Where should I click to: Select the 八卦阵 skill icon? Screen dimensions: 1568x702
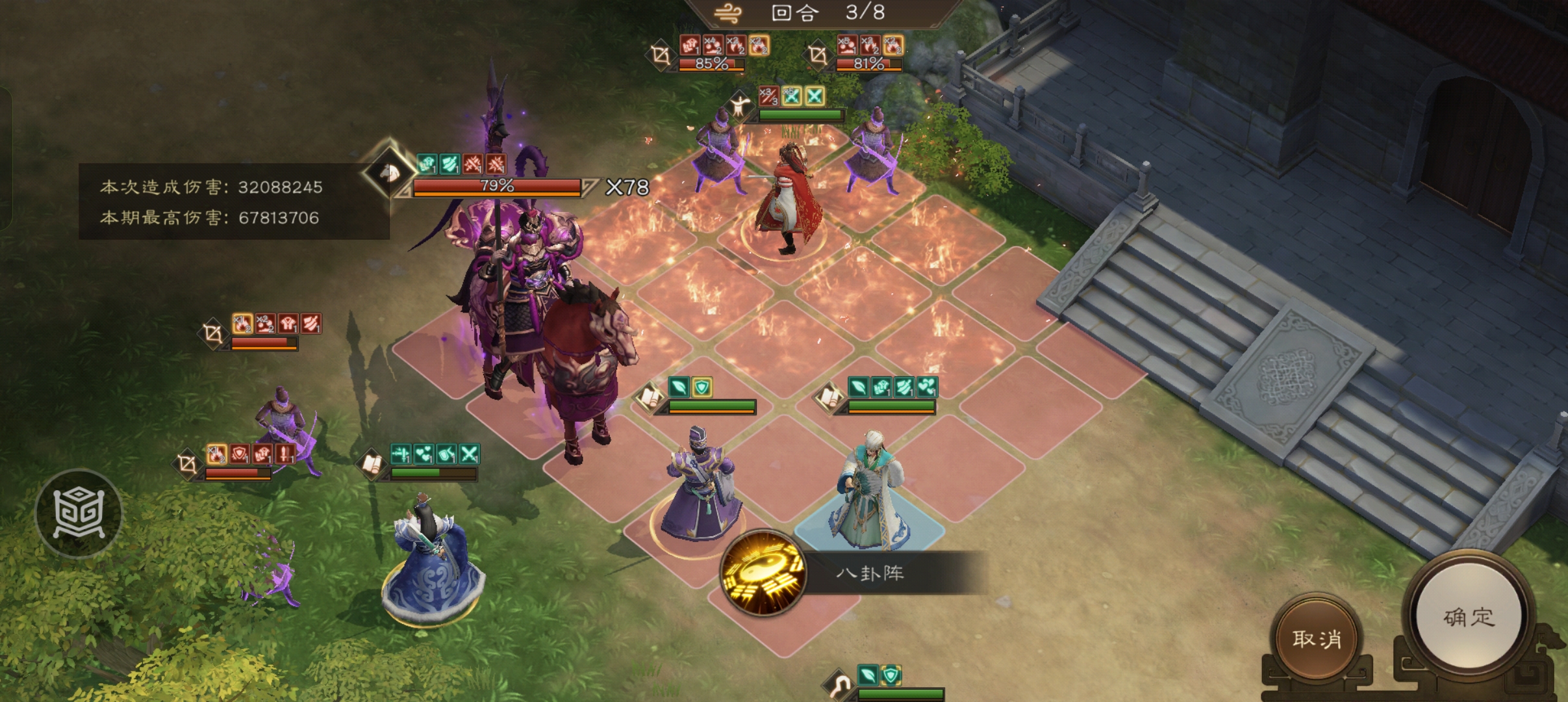tap(763, 574)
